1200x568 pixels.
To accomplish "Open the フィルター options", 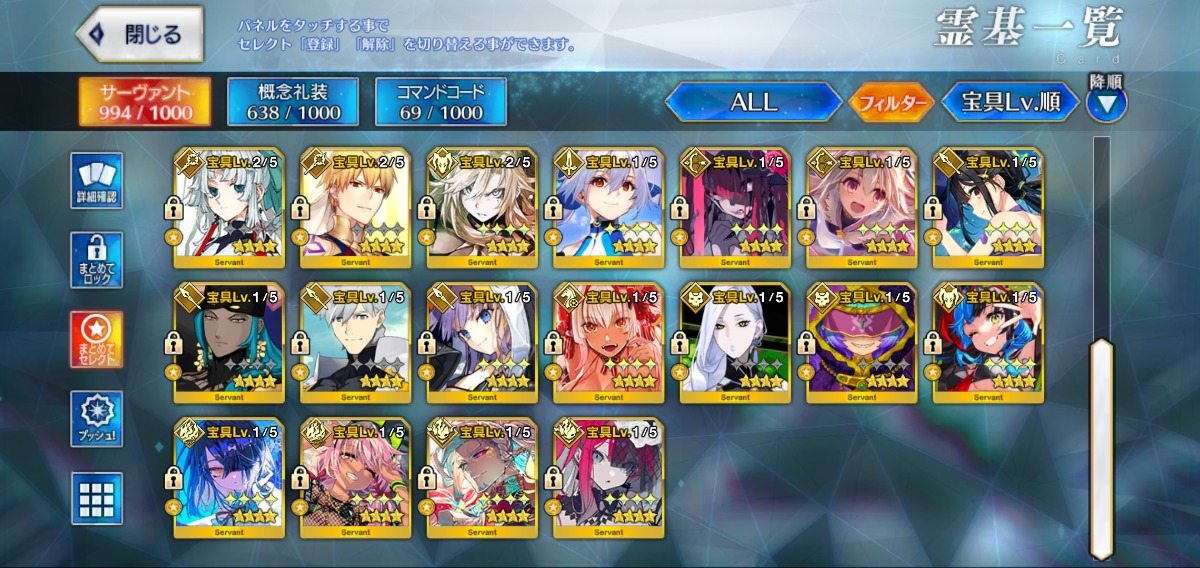I will 891,102.
